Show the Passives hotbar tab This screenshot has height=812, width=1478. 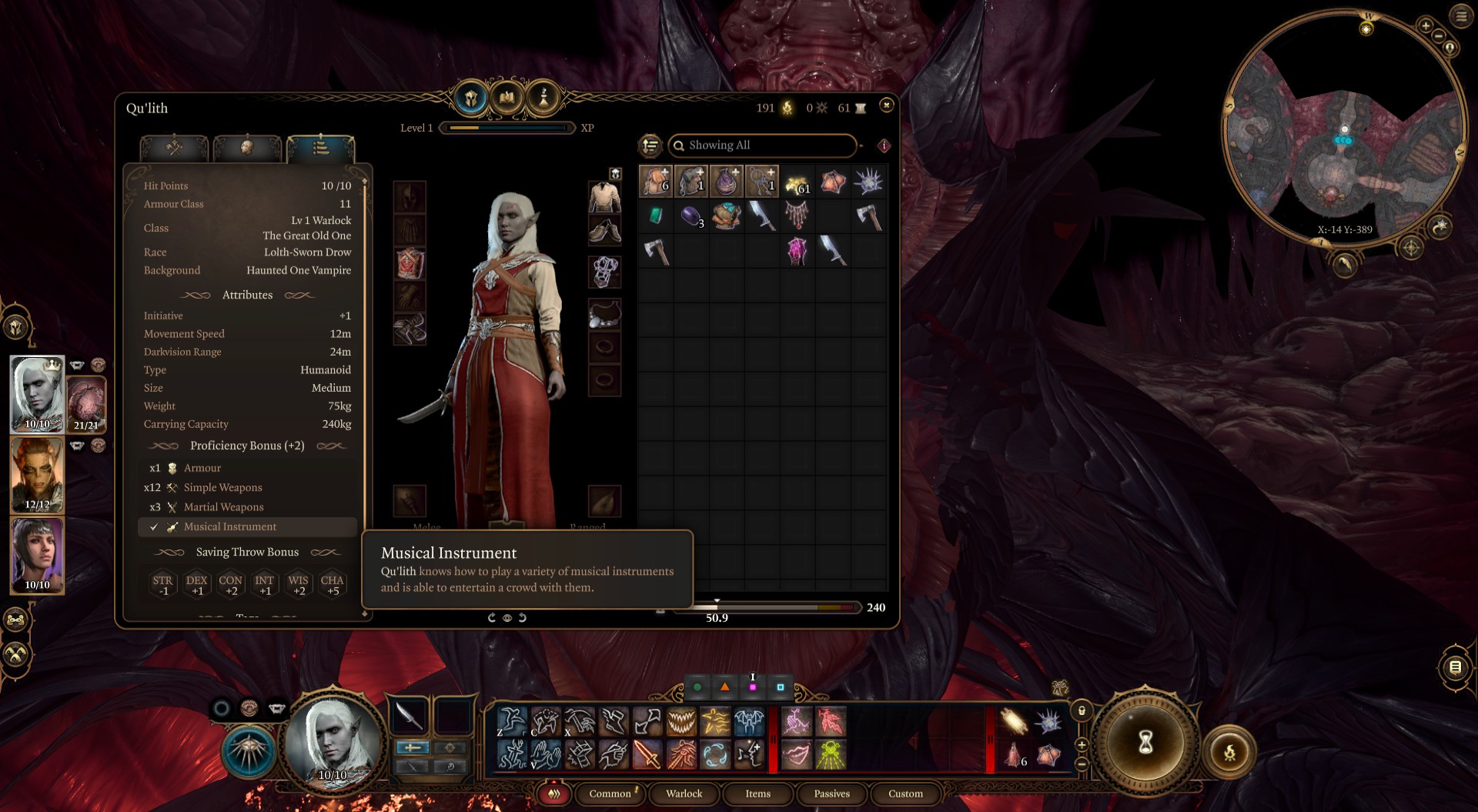(831, 794)
